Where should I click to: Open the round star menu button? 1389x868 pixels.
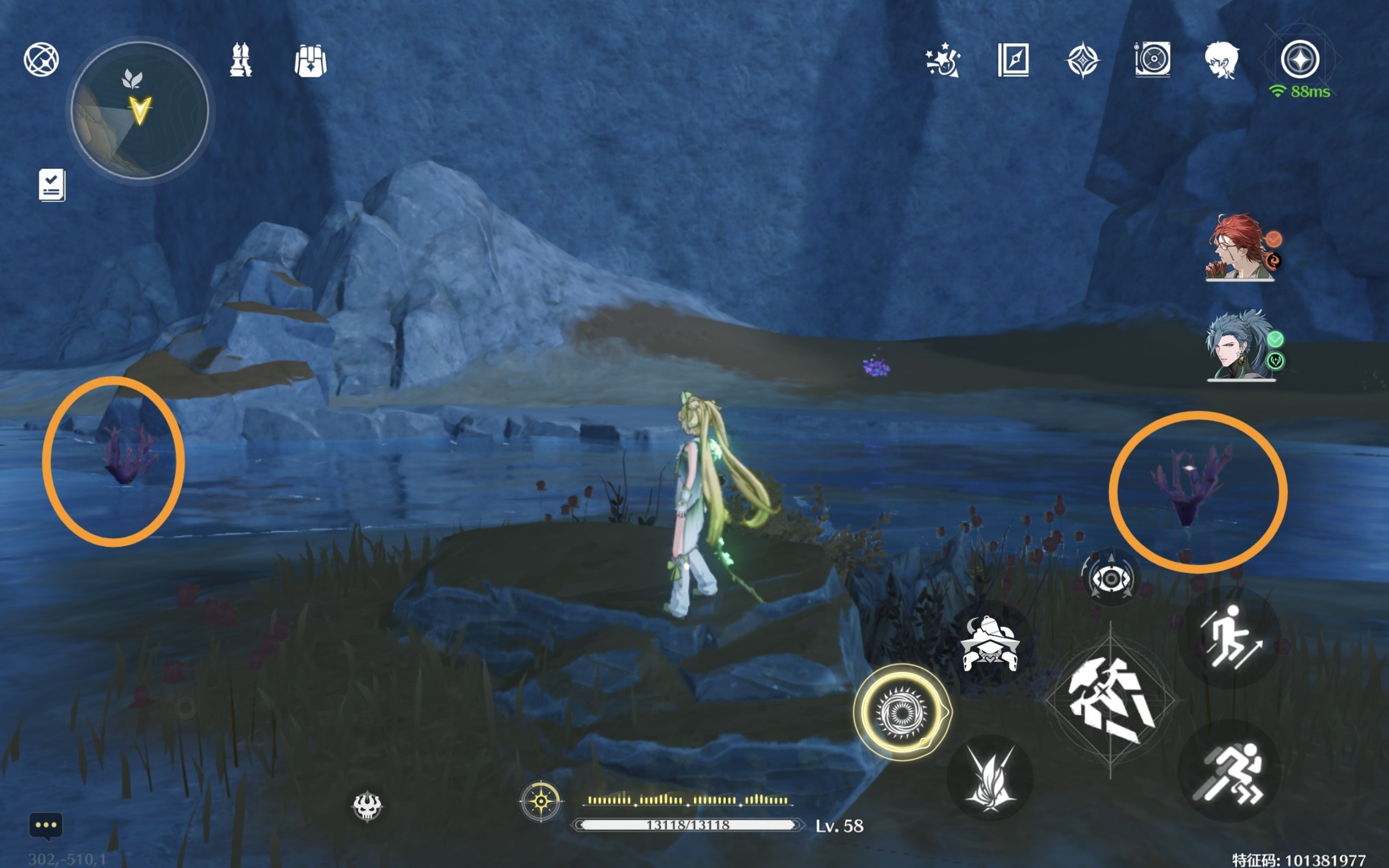click(1300, 59)
